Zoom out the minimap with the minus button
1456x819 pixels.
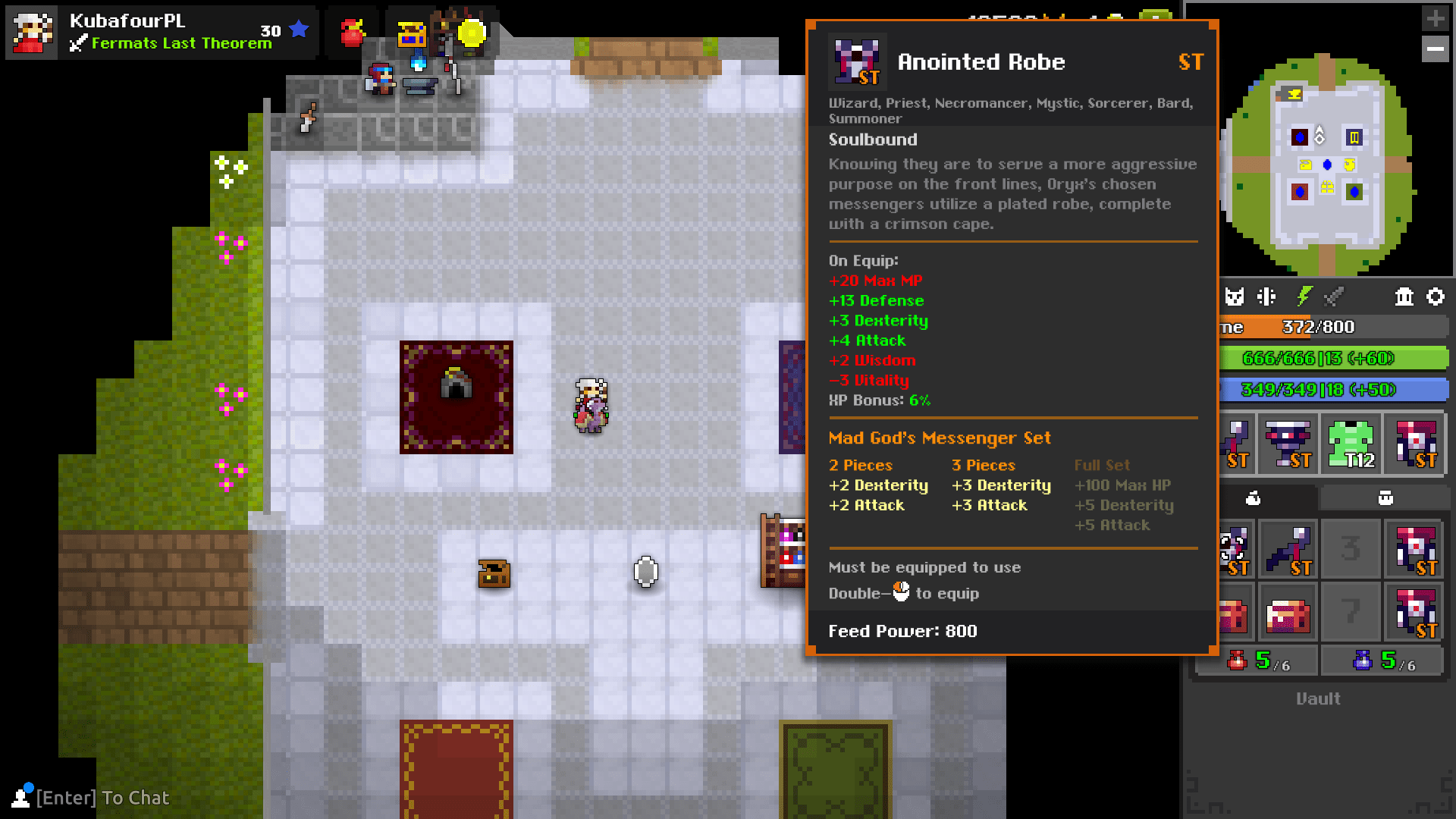click(x=1436, y=49)
